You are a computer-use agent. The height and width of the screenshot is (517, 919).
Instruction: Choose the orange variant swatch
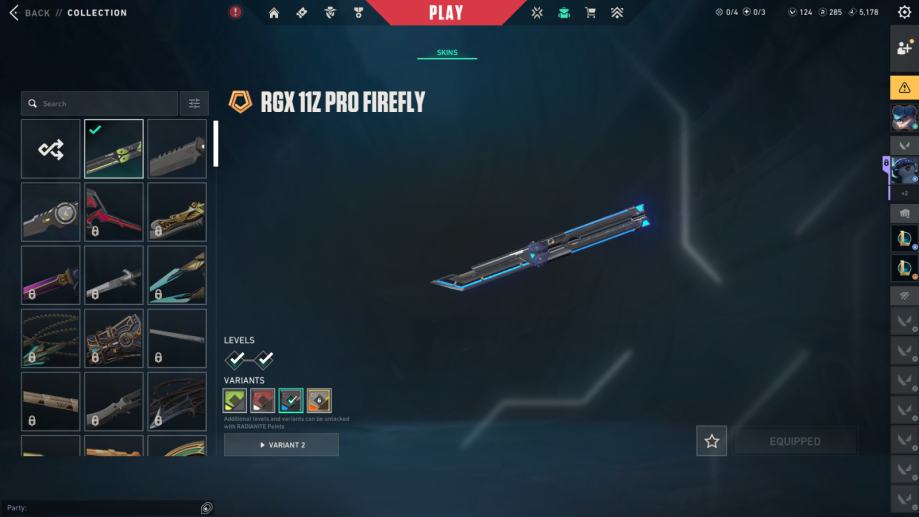coord(319,401)
